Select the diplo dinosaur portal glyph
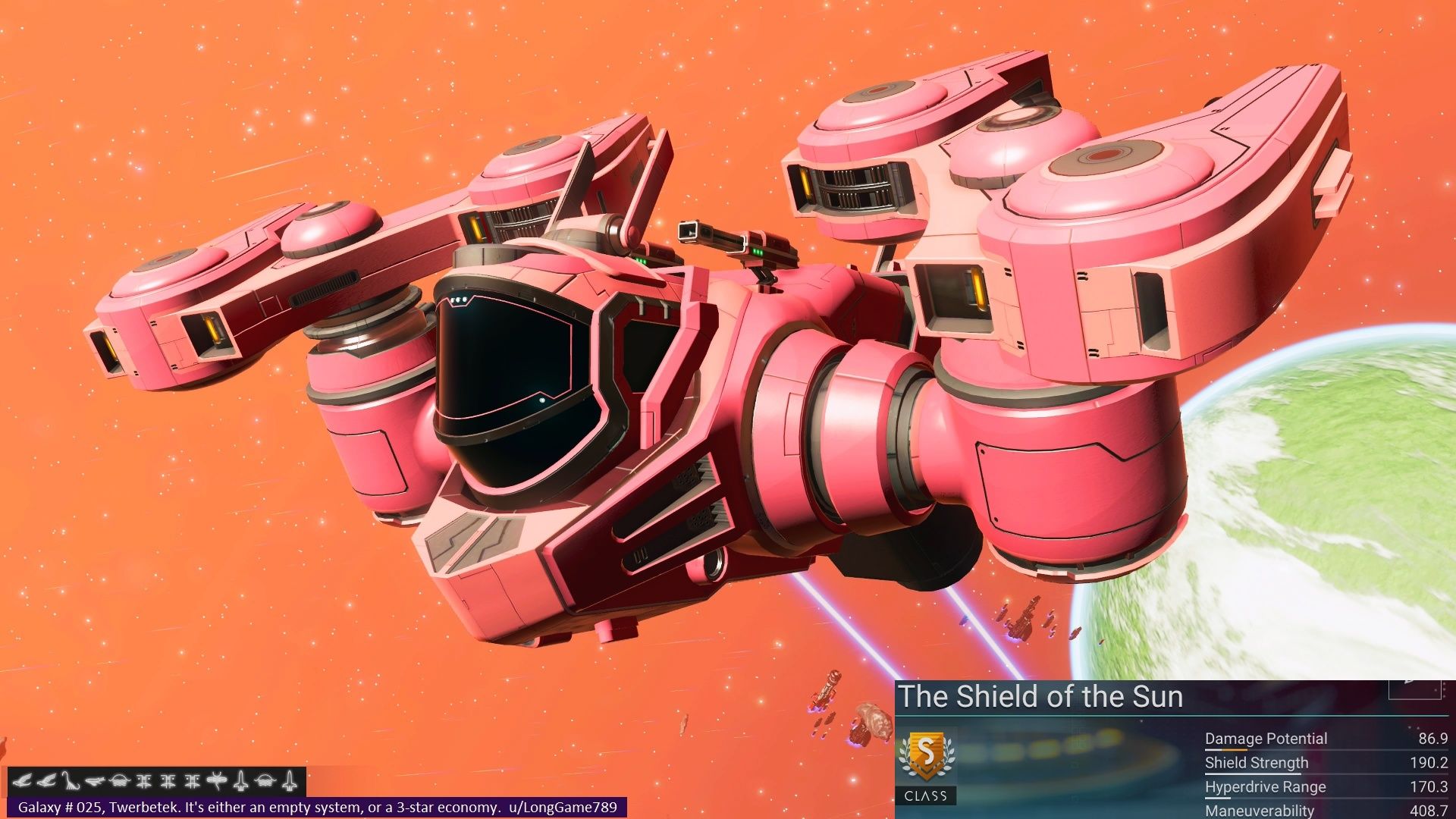 point(71,780)
